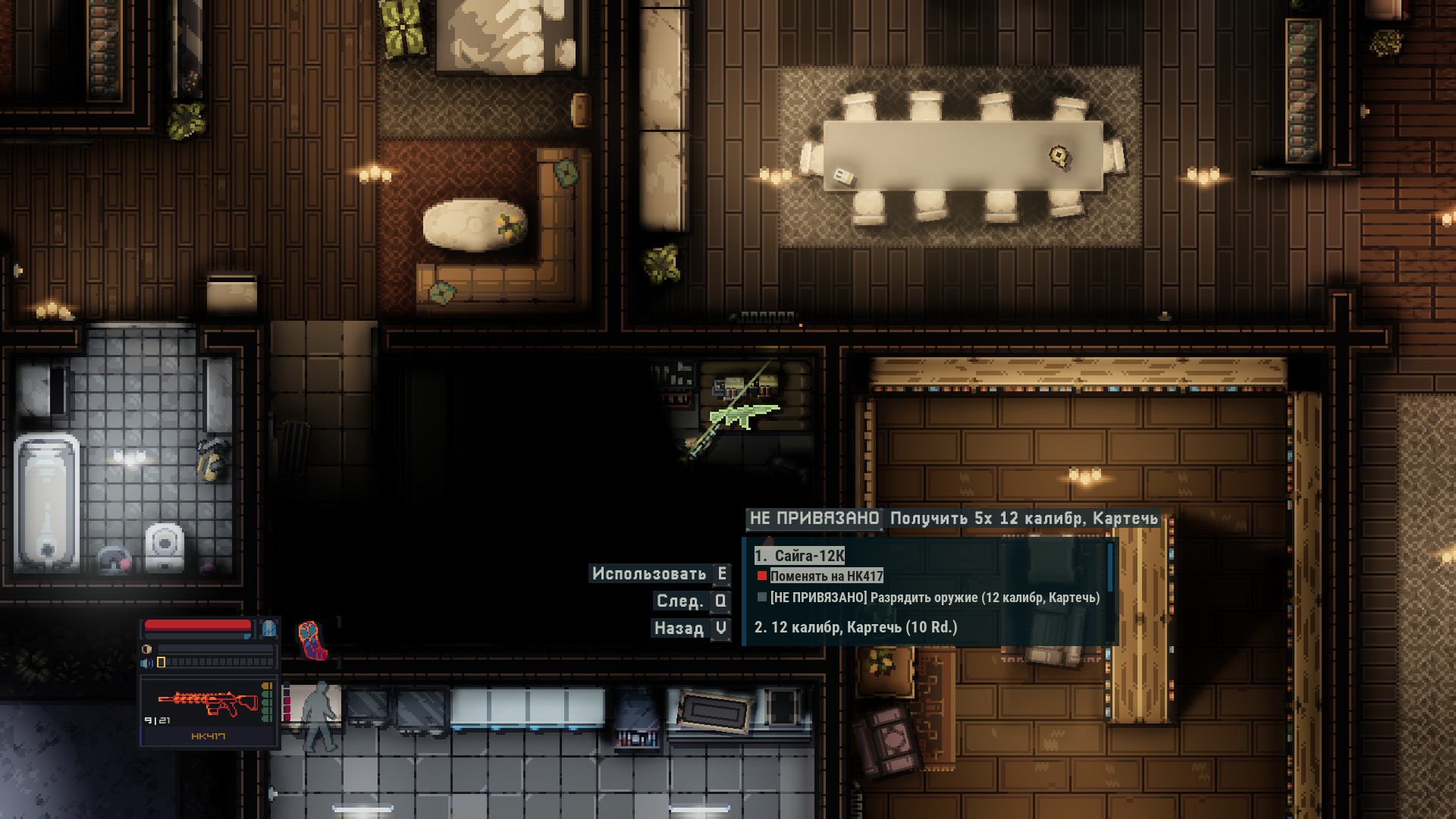Select the "Разрядить оружие" option

(x=934, y=598)
